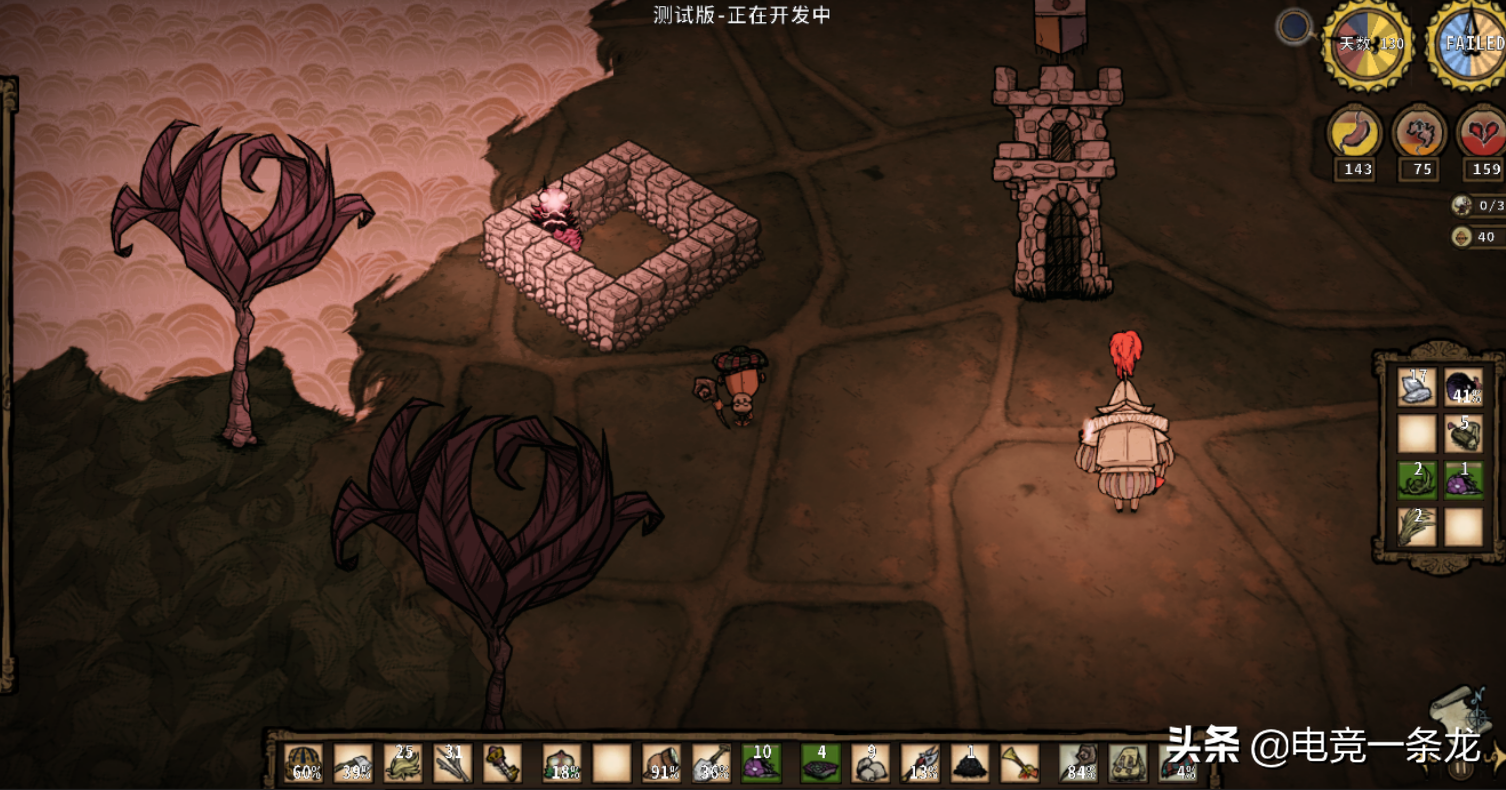Screen dimensions: 1506x790
Task: Select the item showing 91% durability
Action: [661, 763]
